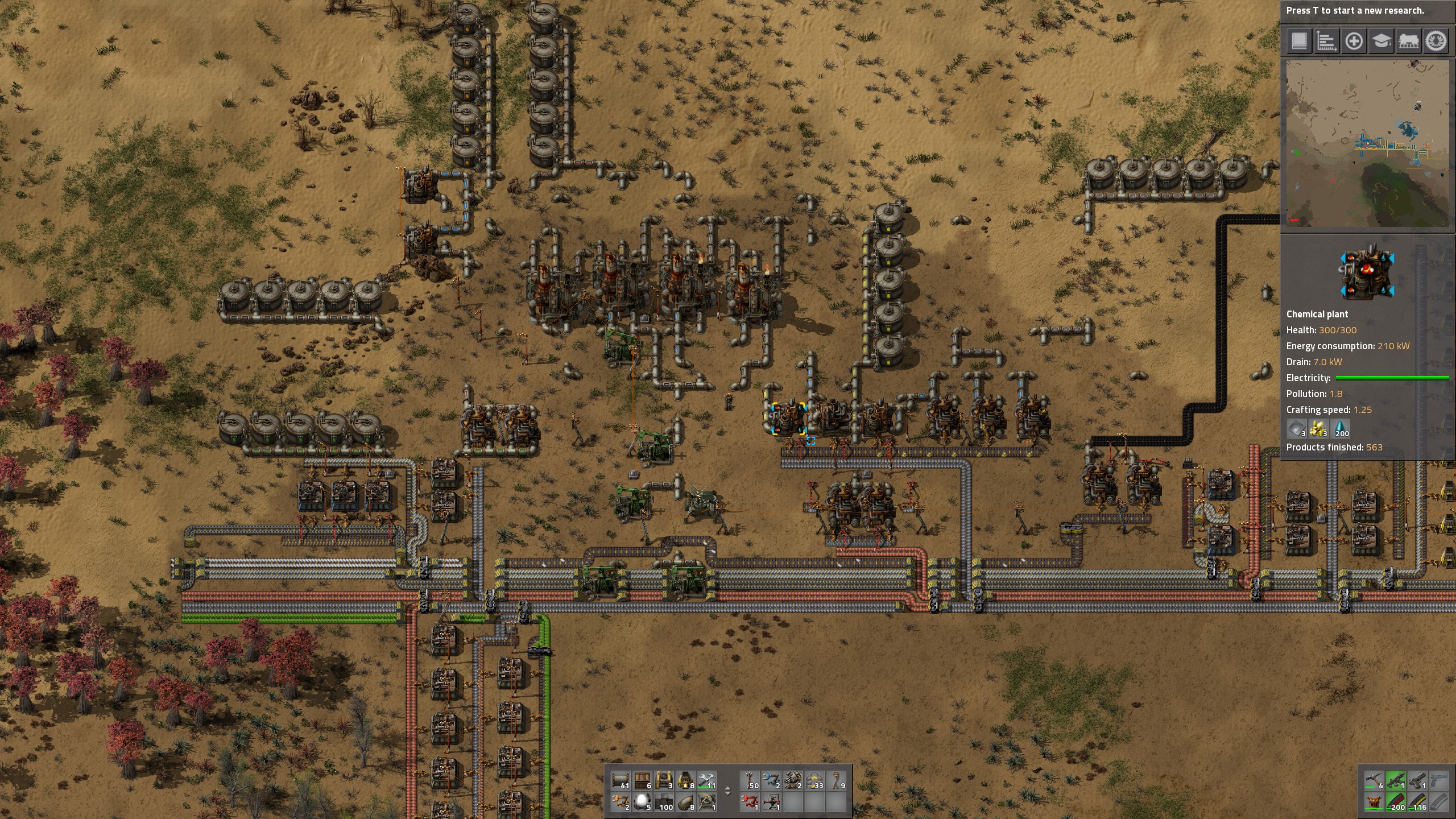
Task: Select the wooden chest hotbar slot
Action: tap(642, 780)
